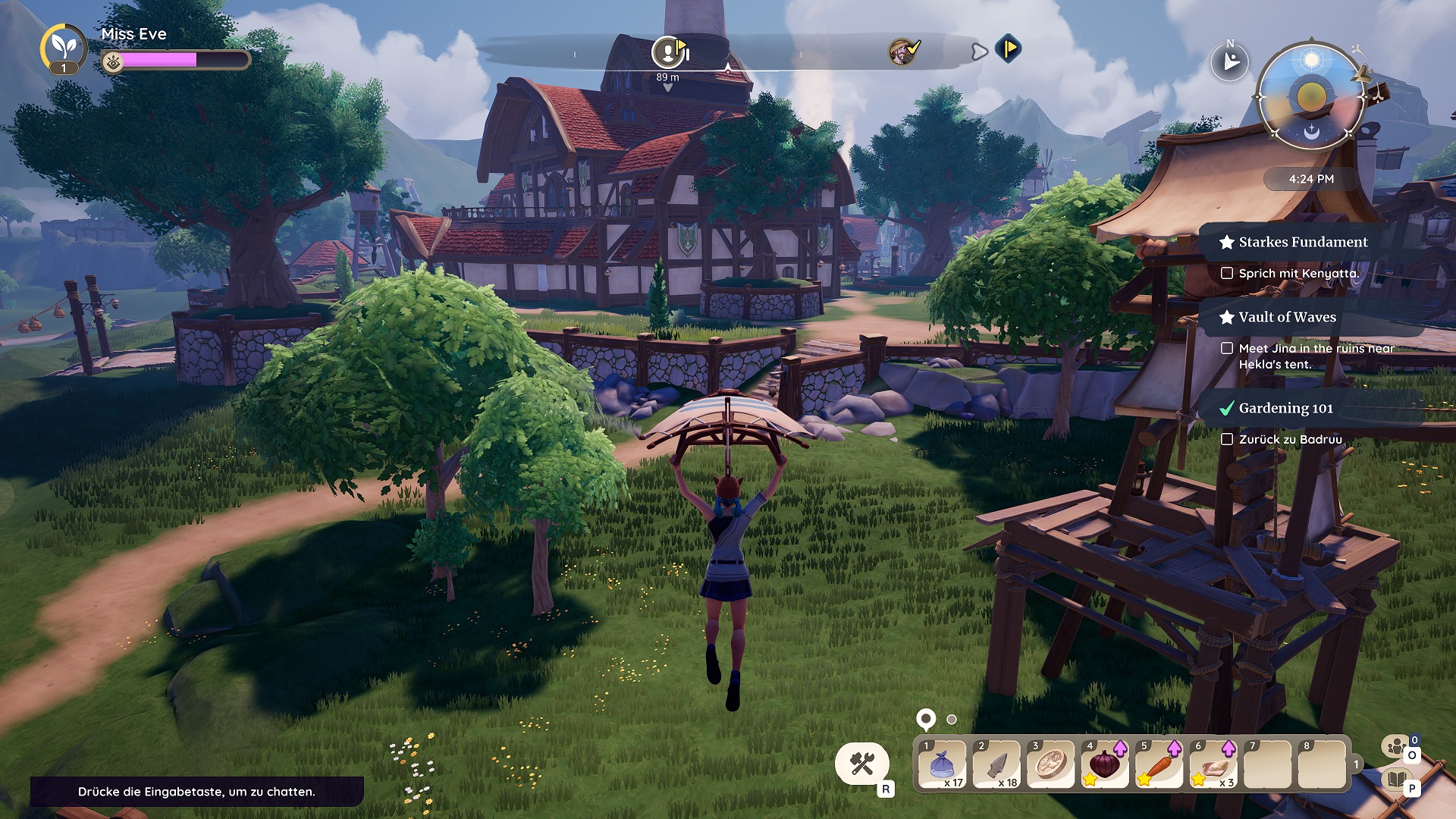
Task: Open the completed Gardening 101 quest
Action: [1285, 408]
